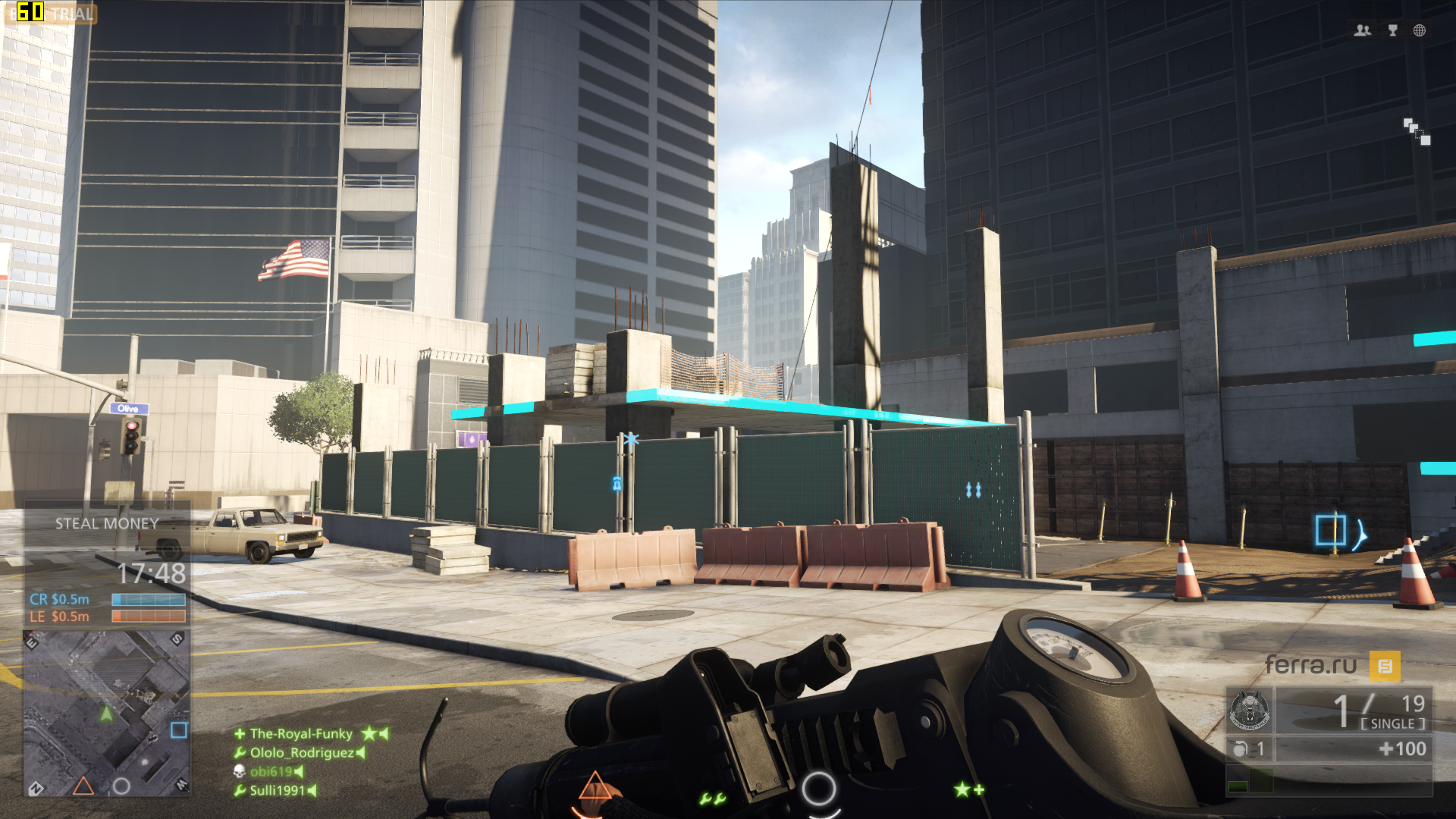Click the blue square objective marker on HUD
This screenshot has width=1456, height=819.
tap(1330, 530)
